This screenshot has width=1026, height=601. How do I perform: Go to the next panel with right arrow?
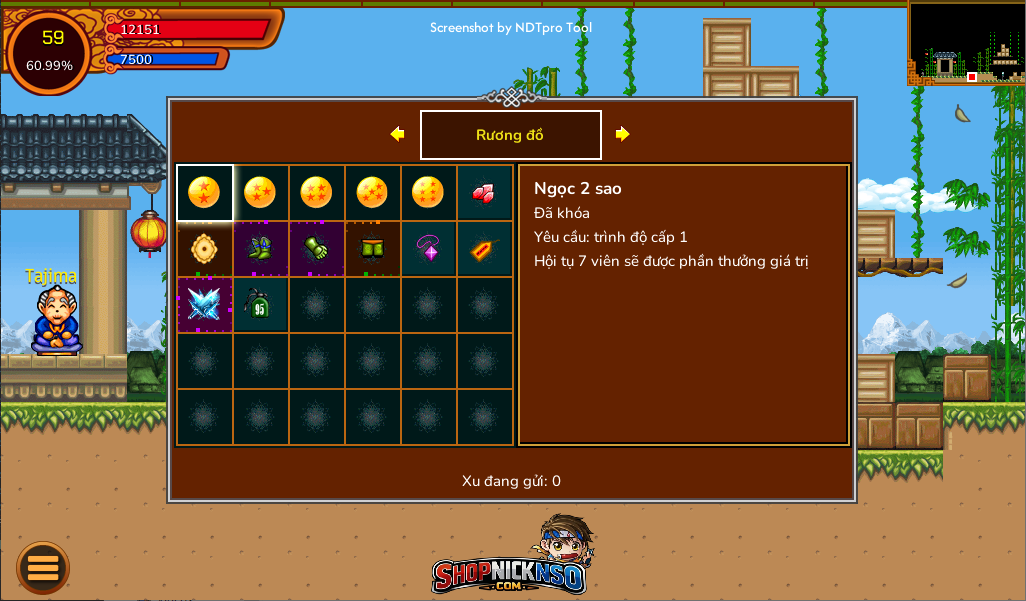click(622, 134)
